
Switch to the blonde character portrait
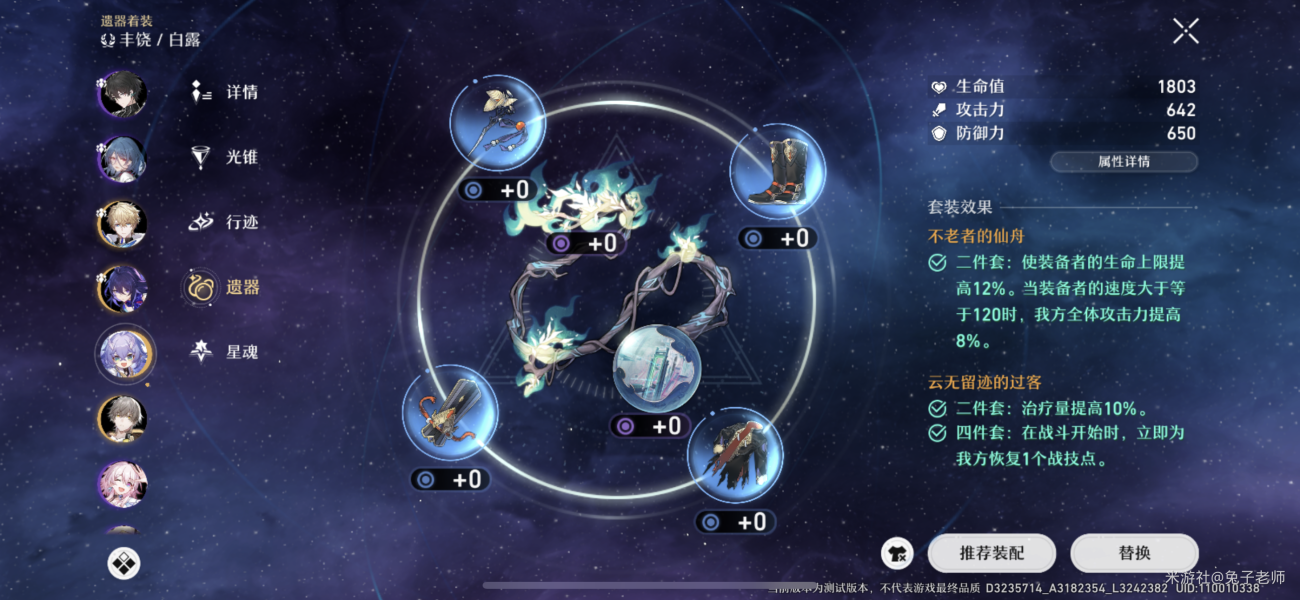124,224
